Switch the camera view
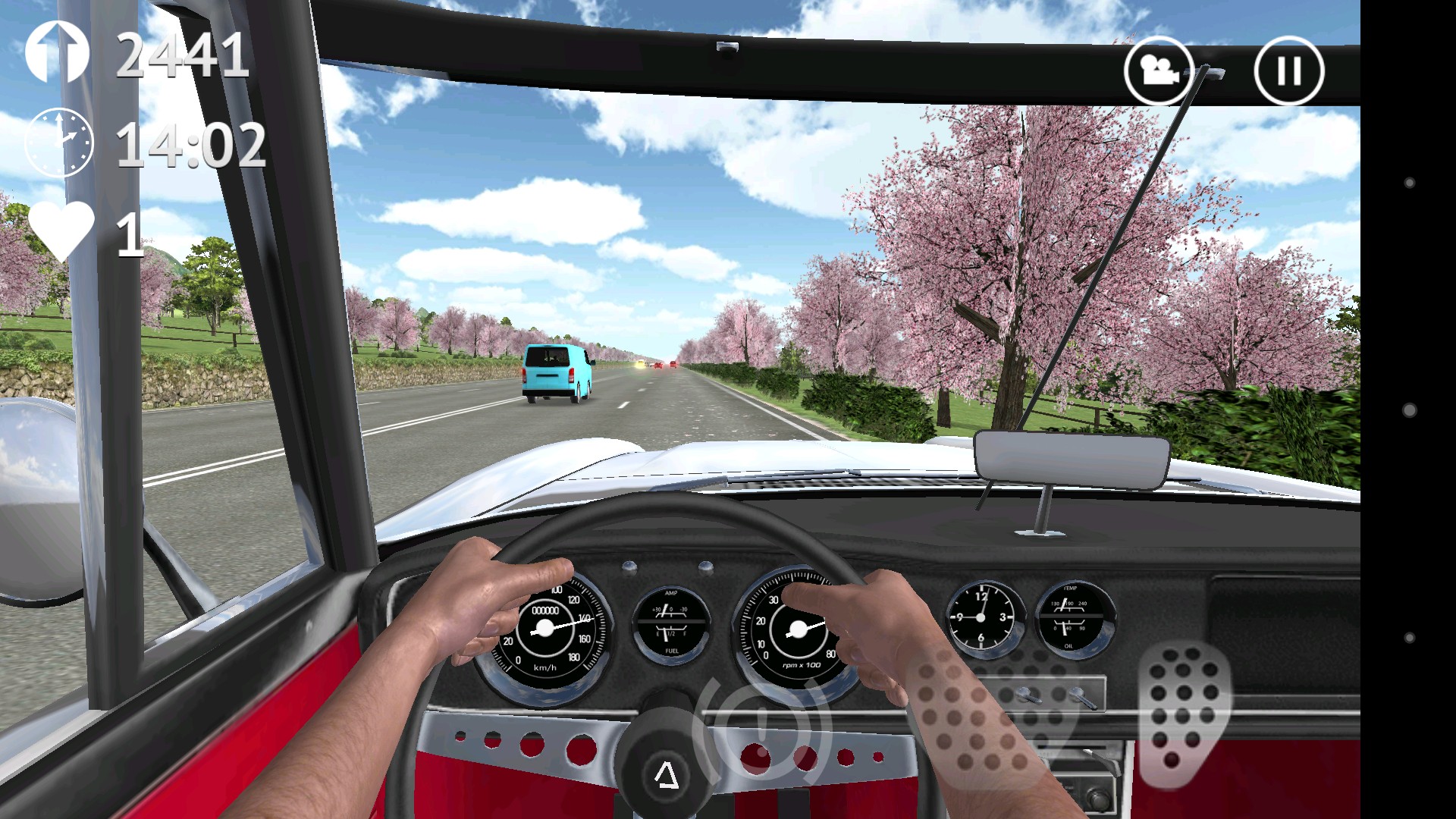1456x819 pixels. click(x=1158, y=71)
